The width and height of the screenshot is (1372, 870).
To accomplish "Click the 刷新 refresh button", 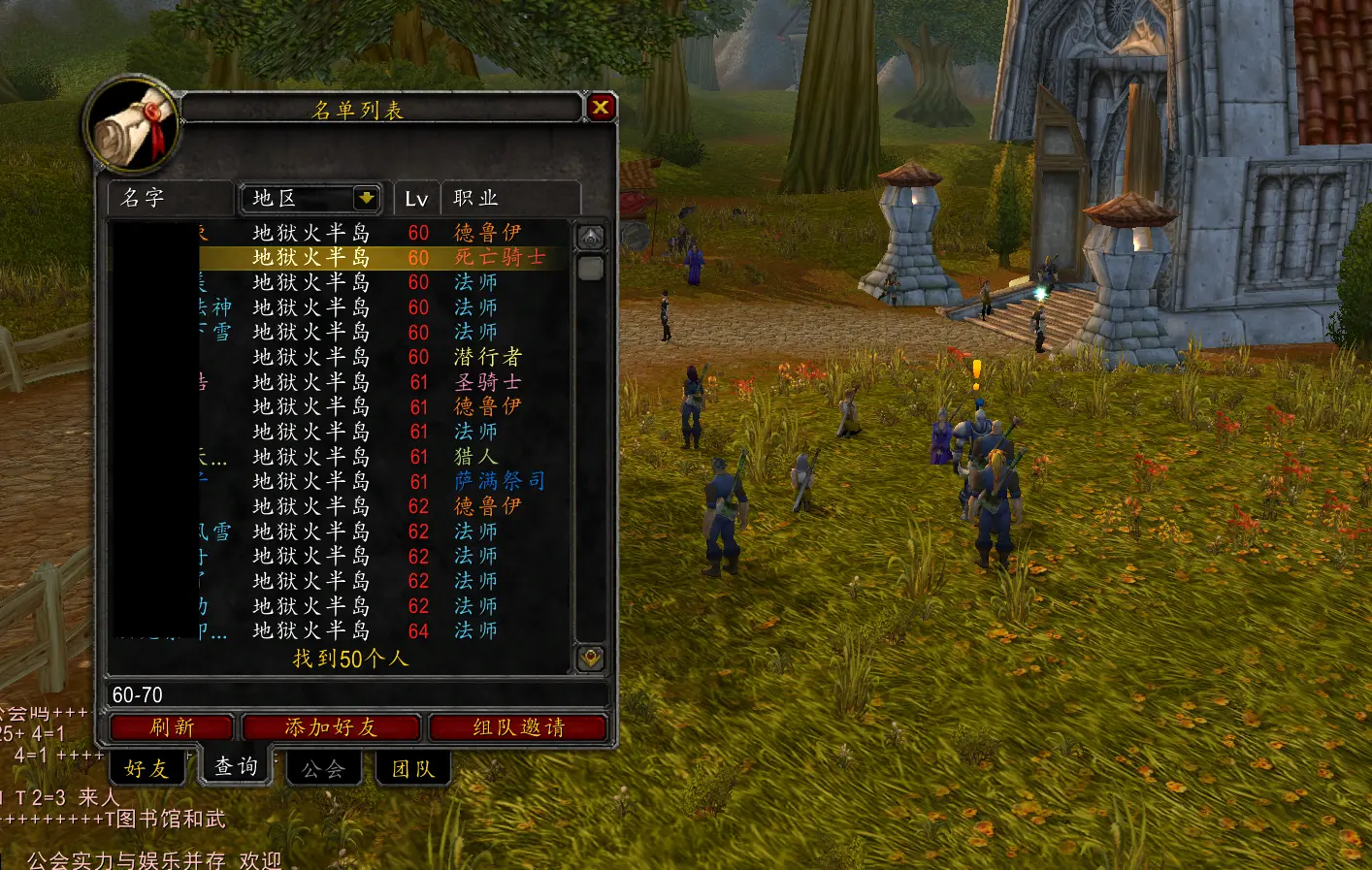I will [x=172, y=727].
